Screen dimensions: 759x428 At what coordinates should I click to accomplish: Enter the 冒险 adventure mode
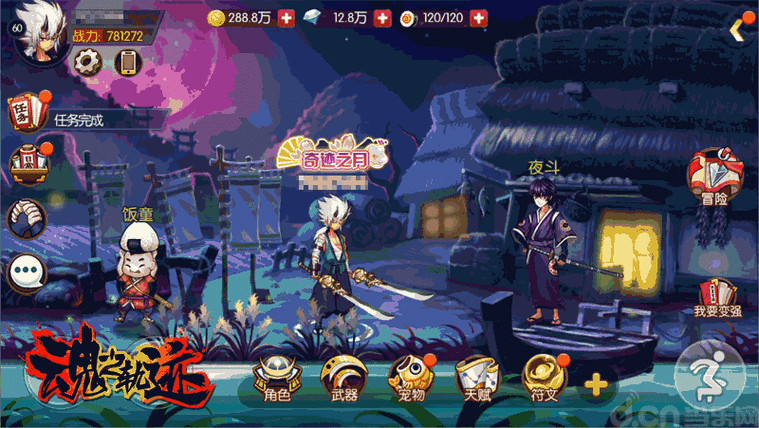pyautogui.click(x=712, y=180)
